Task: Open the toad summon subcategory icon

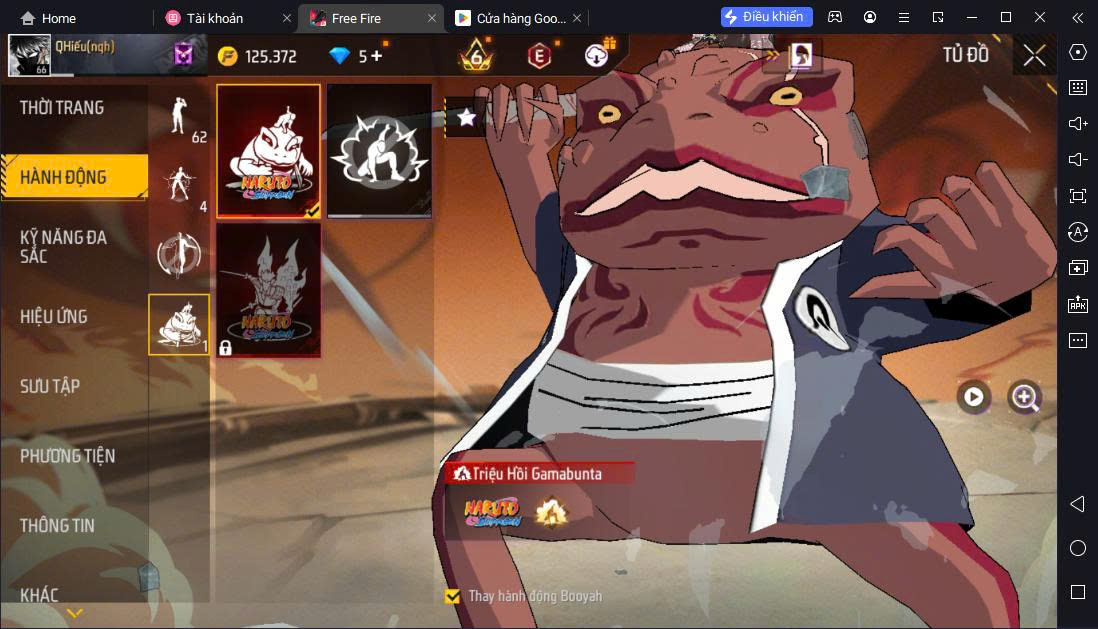Action: pos(180,324)
